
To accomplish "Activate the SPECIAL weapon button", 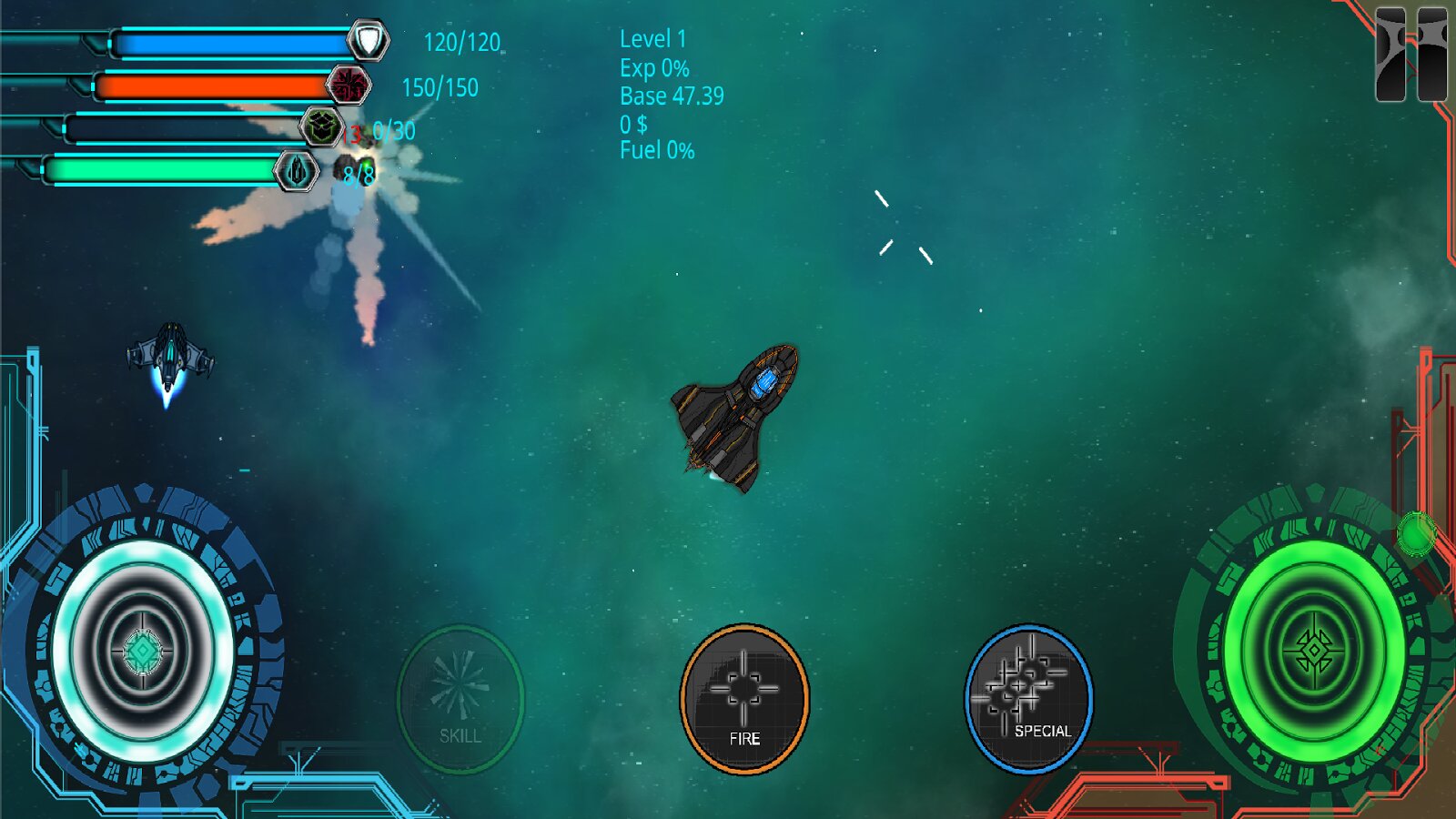I will pos(1029,699).
